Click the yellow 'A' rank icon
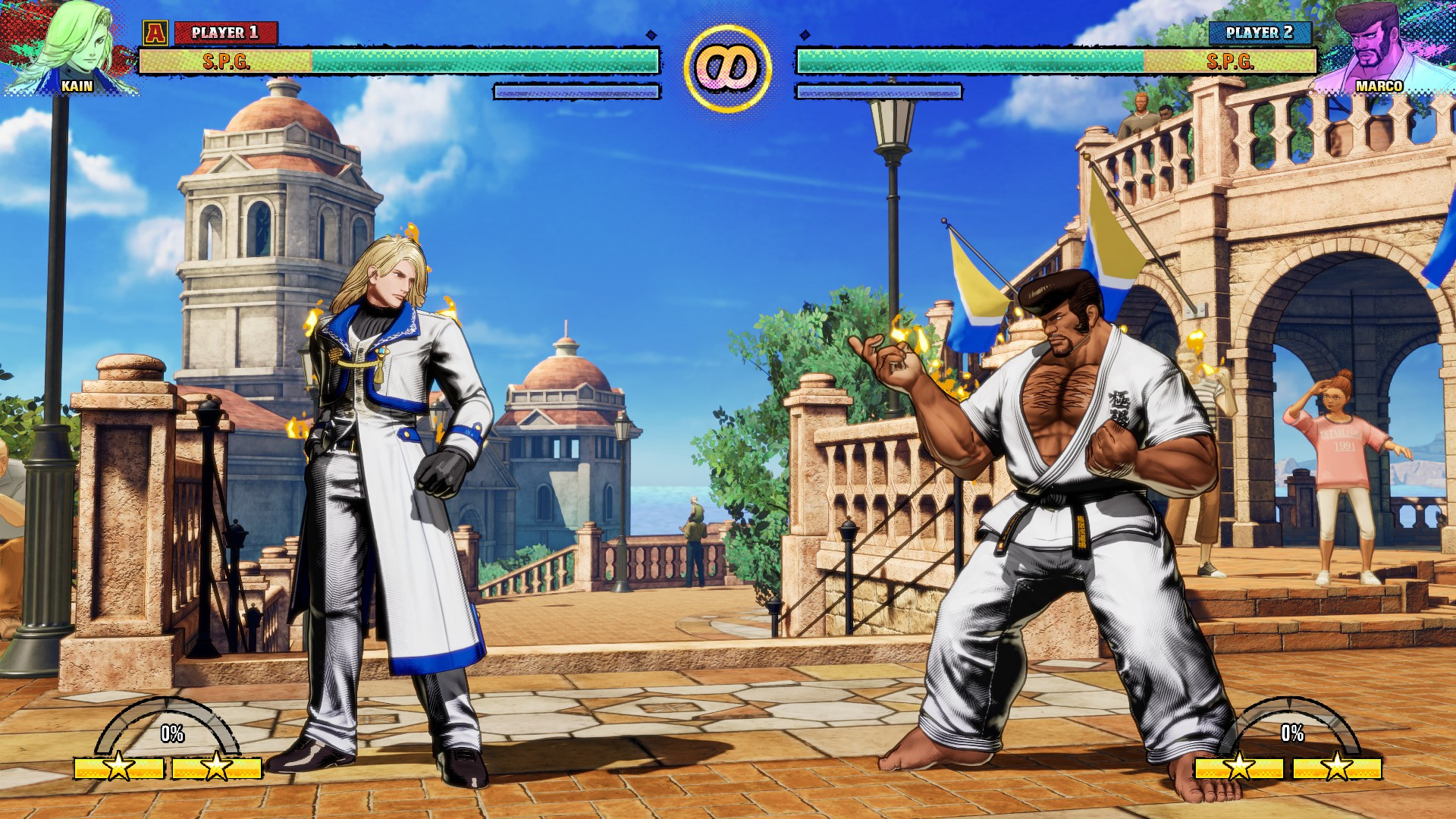The width and height of the screenshot is (1456, 819). 157,32
